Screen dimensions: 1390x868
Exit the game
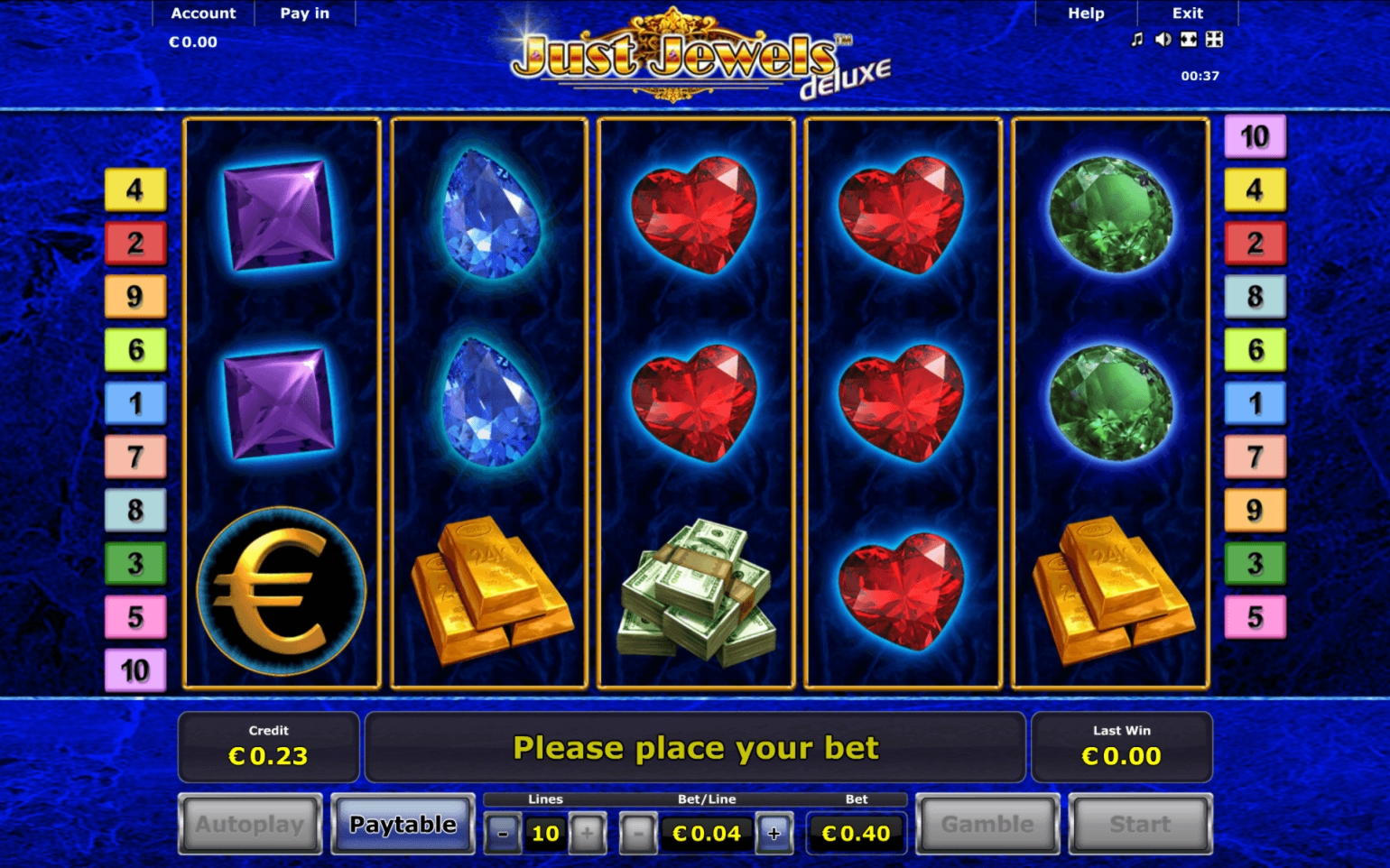(x=1186, y=13)
